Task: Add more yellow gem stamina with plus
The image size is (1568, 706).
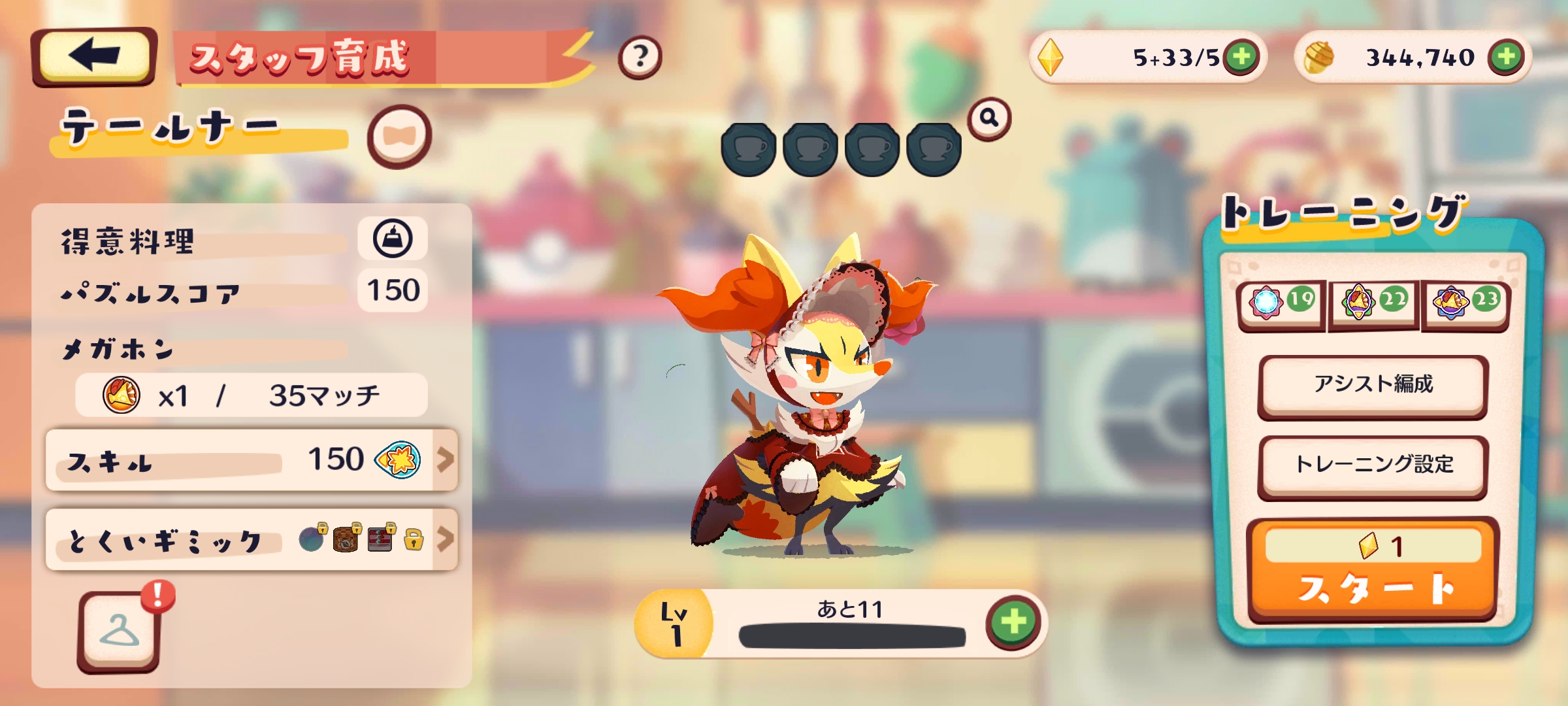Action: [1241, 58]
